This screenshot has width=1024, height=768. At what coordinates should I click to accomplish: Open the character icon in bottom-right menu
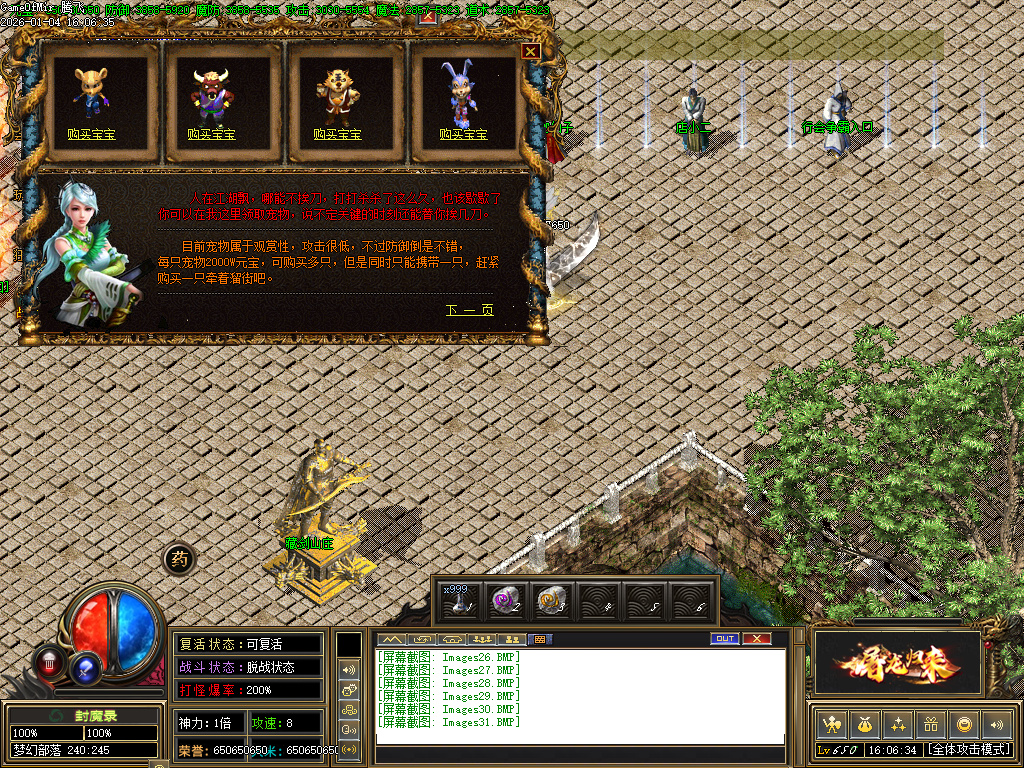point(831,724)
